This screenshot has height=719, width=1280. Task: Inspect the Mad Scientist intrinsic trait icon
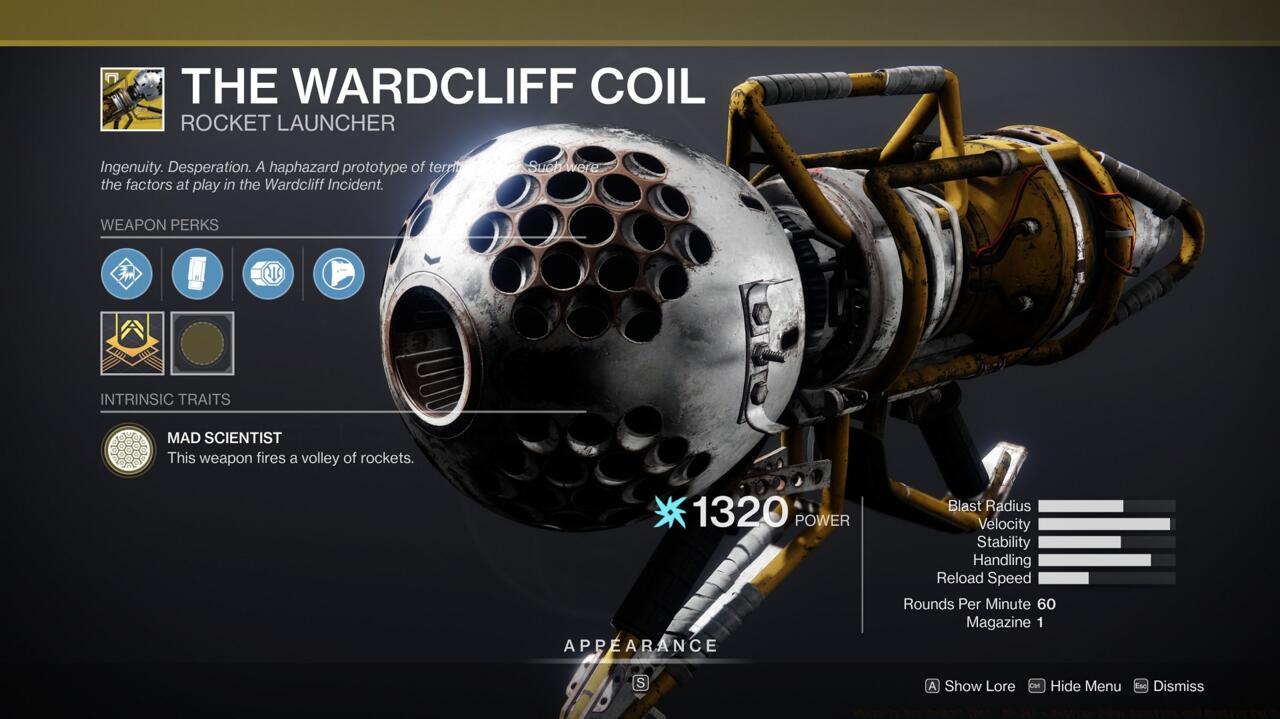(x=129, y=450)
